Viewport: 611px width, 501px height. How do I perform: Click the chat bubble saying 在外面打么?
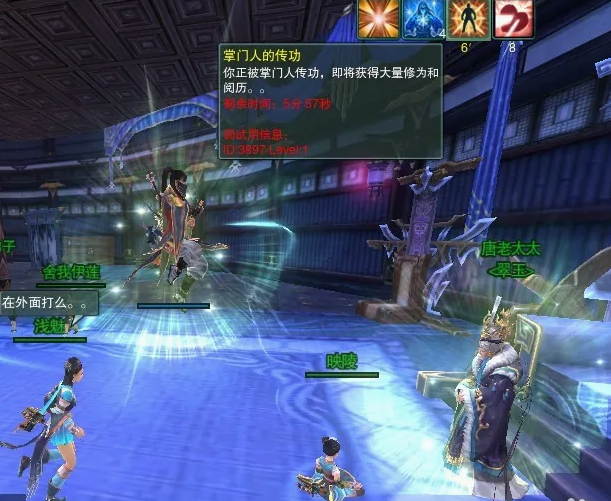point(48,301)
